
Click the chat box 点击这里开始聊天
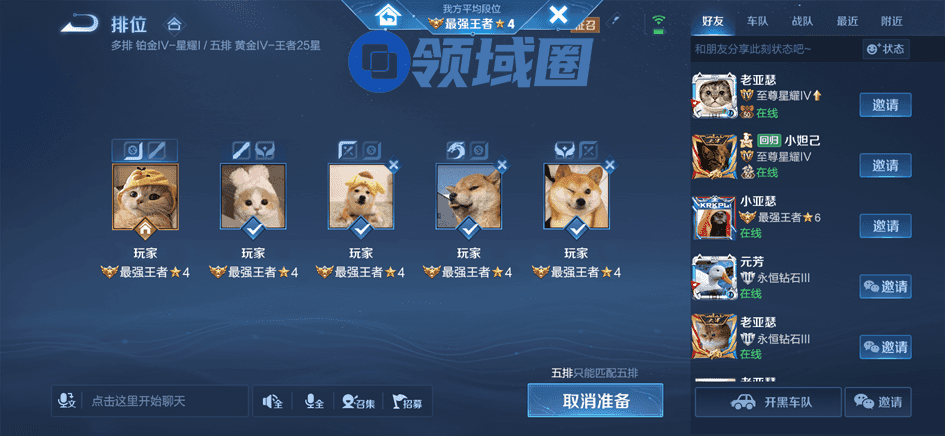pyautogui.click(x=150, y=401)
